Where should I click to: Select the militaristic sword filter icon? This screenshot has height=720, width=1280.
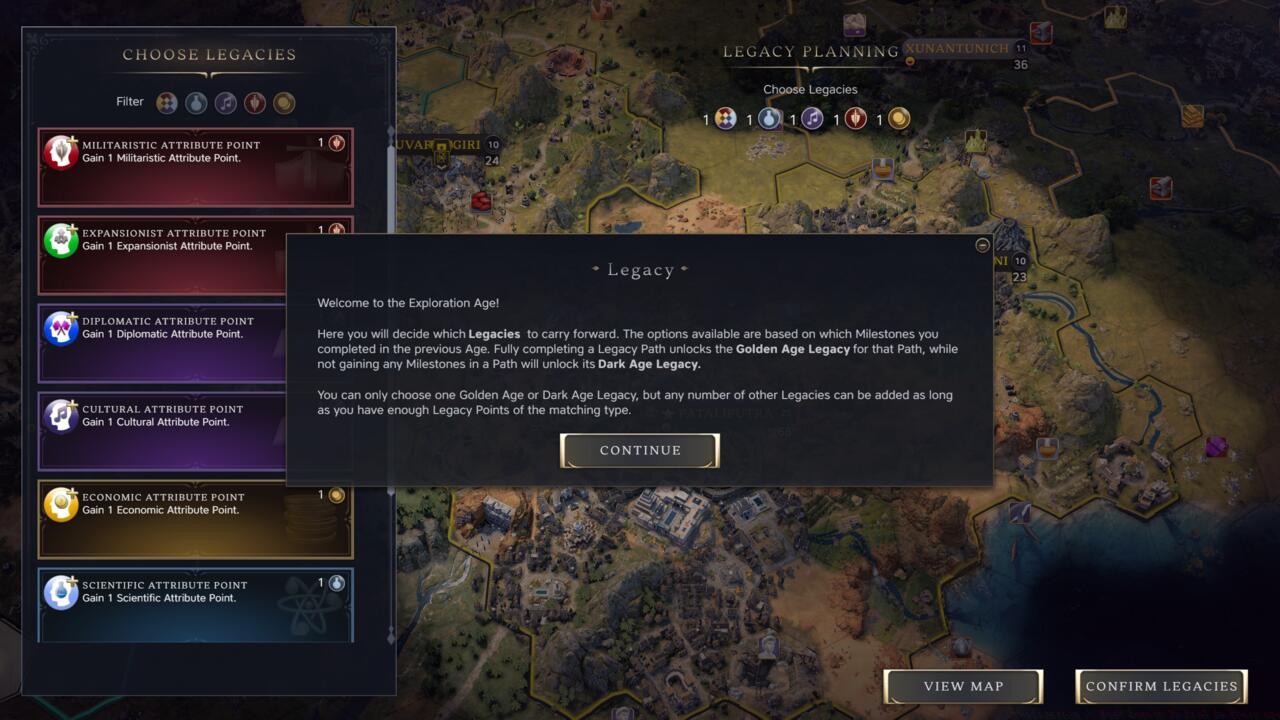tap(255, 101)
